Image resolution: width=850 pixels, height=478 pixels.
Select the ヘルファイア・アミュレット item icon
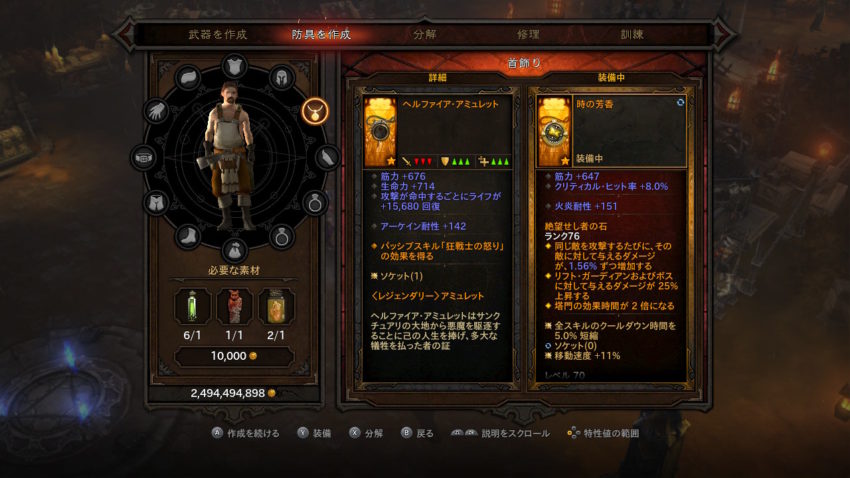click(380, 130)
